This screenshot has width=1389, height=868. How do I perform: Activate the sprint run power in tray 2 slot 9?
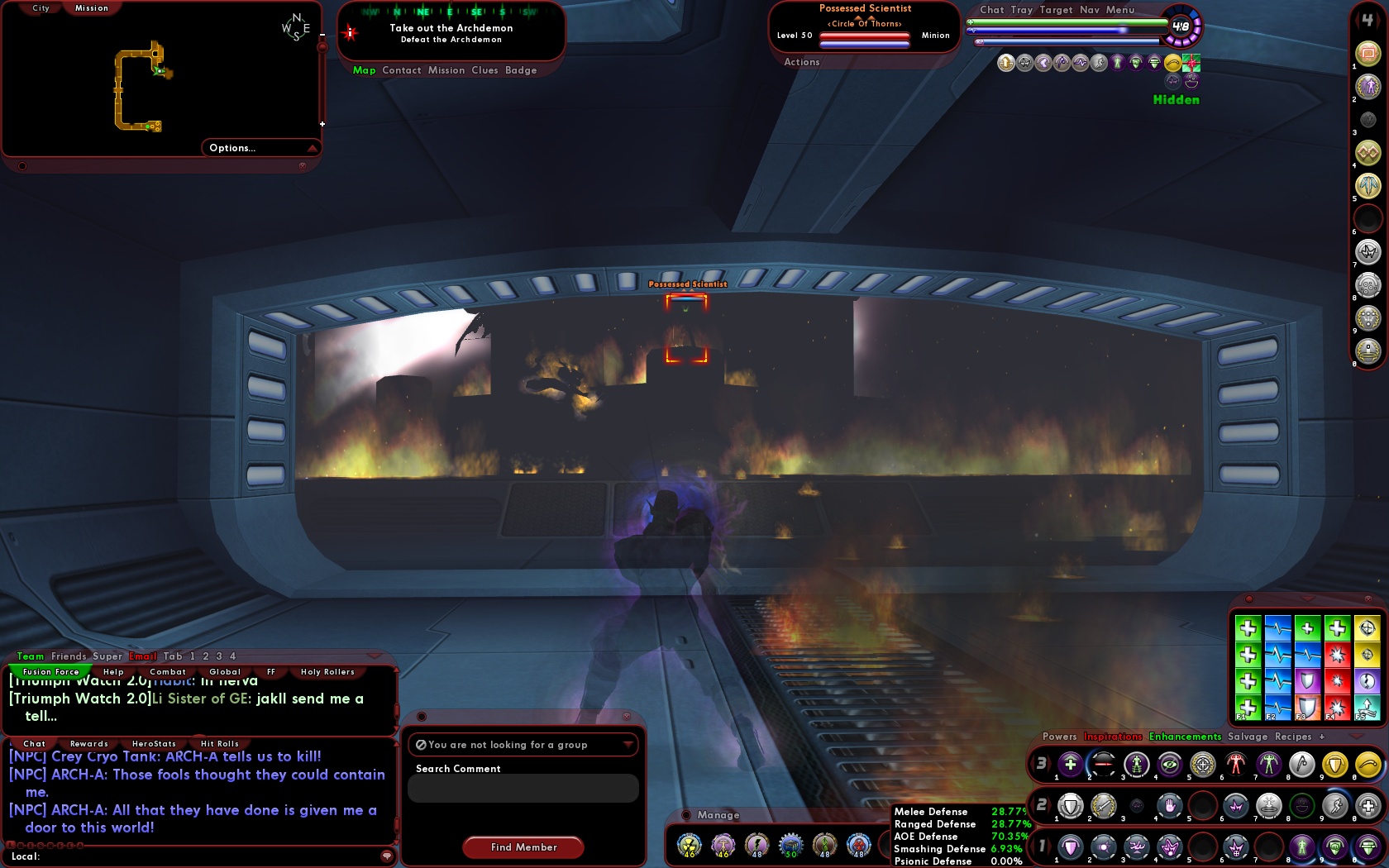[x=1335, y=806]
